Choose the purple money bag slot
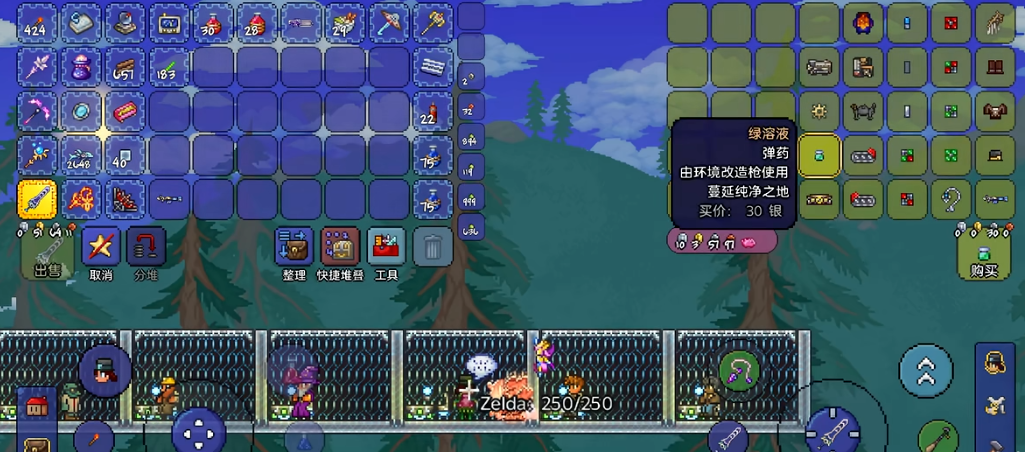This screenshot has width=1025, height=452. [x=81, y=67]
